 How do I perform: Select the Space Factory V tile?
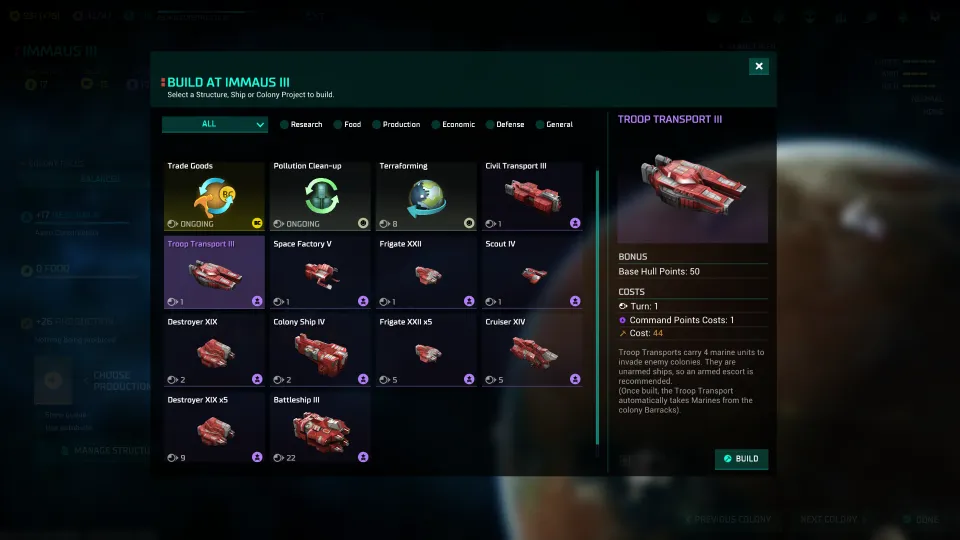320,272
